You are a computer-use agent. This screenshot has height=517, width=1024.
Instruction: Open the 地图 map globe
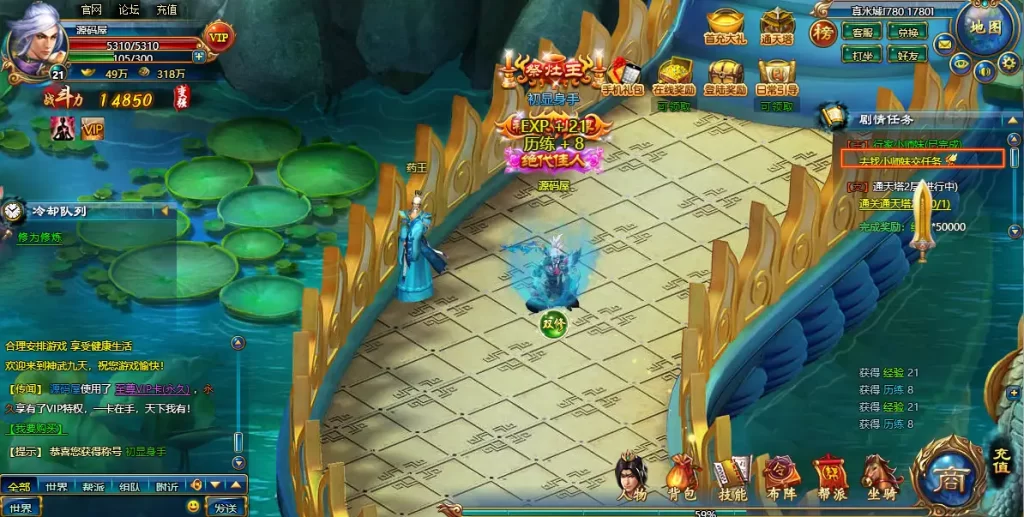(x=985, y=27)
